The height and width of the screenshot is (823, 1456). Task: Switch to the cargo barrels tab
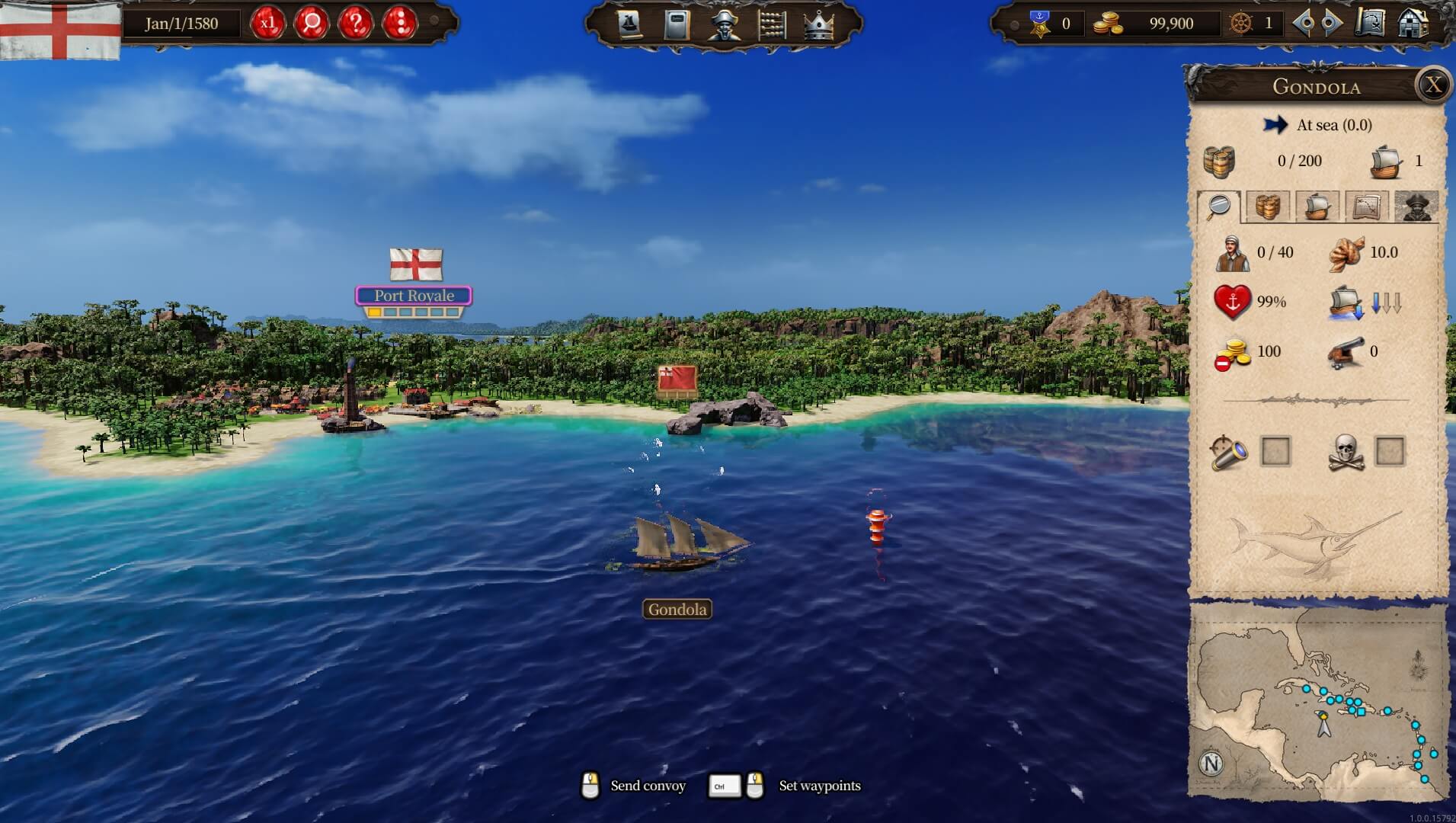coord(1268,207)
